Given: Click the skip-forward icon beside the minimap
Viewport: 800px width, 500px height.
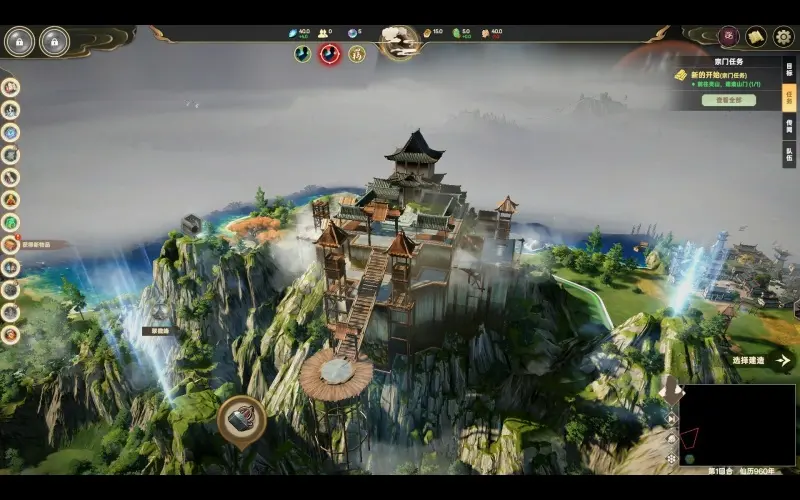Looking at the screenshot, I should [x=671, y=420].
